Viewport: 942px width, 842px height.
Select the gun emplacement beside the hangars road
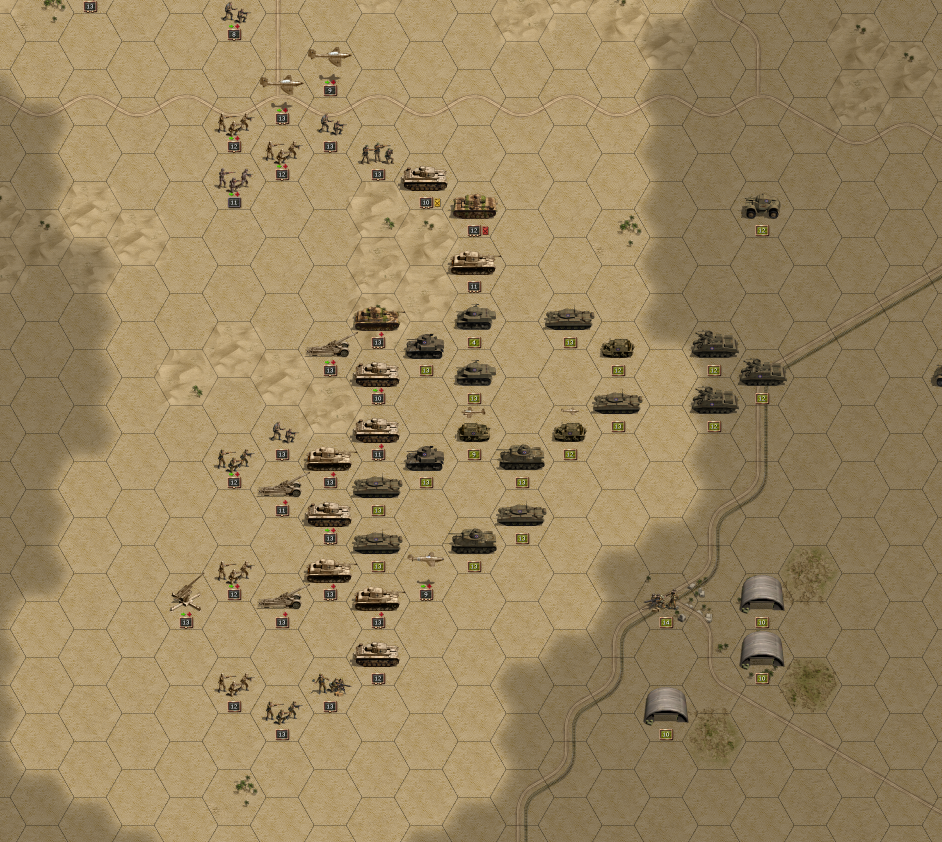pyautogui.click(x=664, y=600)
